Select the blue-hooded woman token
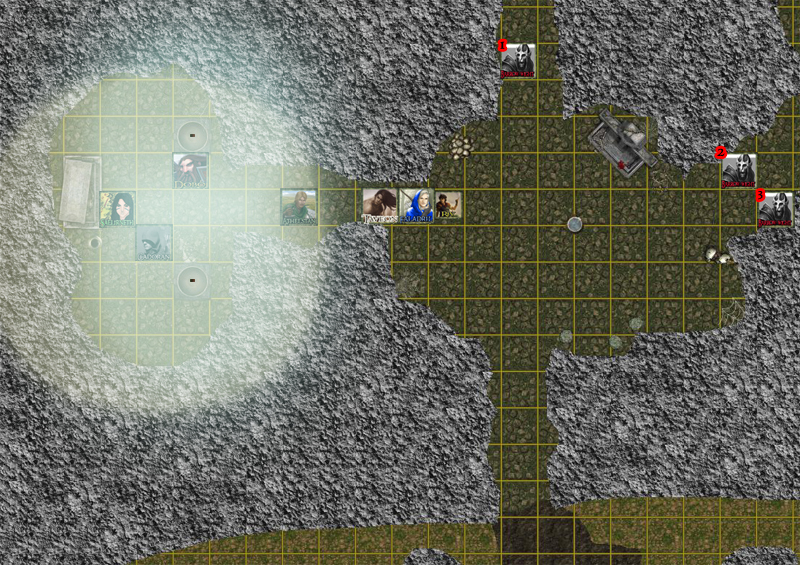The image size is (800, 565). (x=415, y=206)
